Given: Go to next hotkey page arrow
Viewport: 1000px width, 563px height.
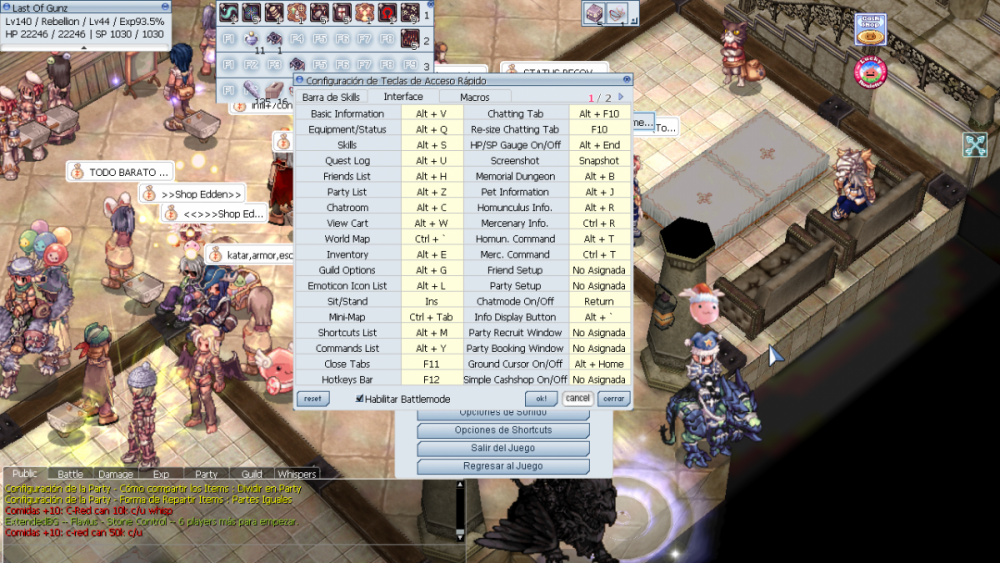Looking at the screenshot, I should [621, 97].
